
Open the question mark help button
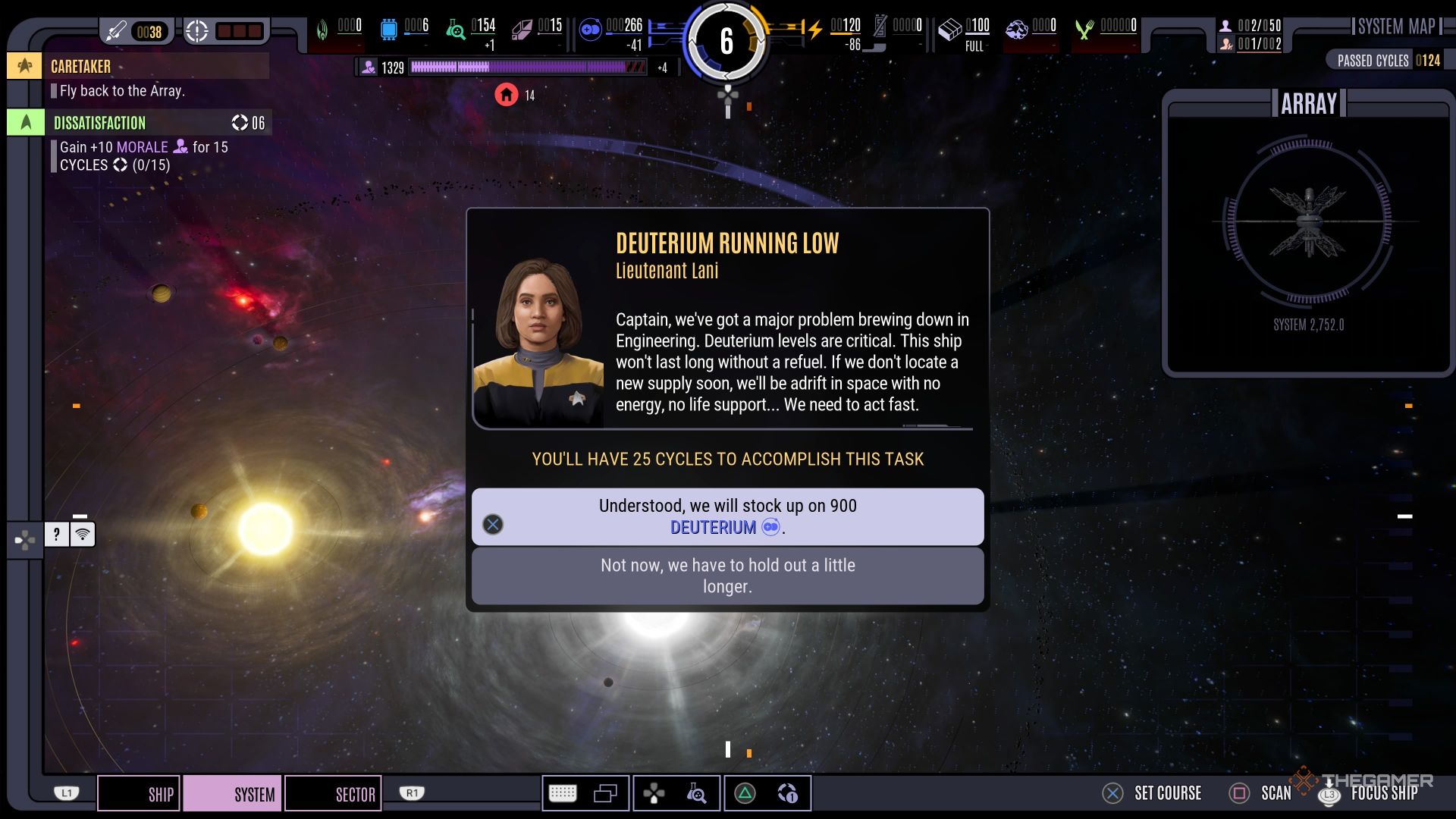57,535
